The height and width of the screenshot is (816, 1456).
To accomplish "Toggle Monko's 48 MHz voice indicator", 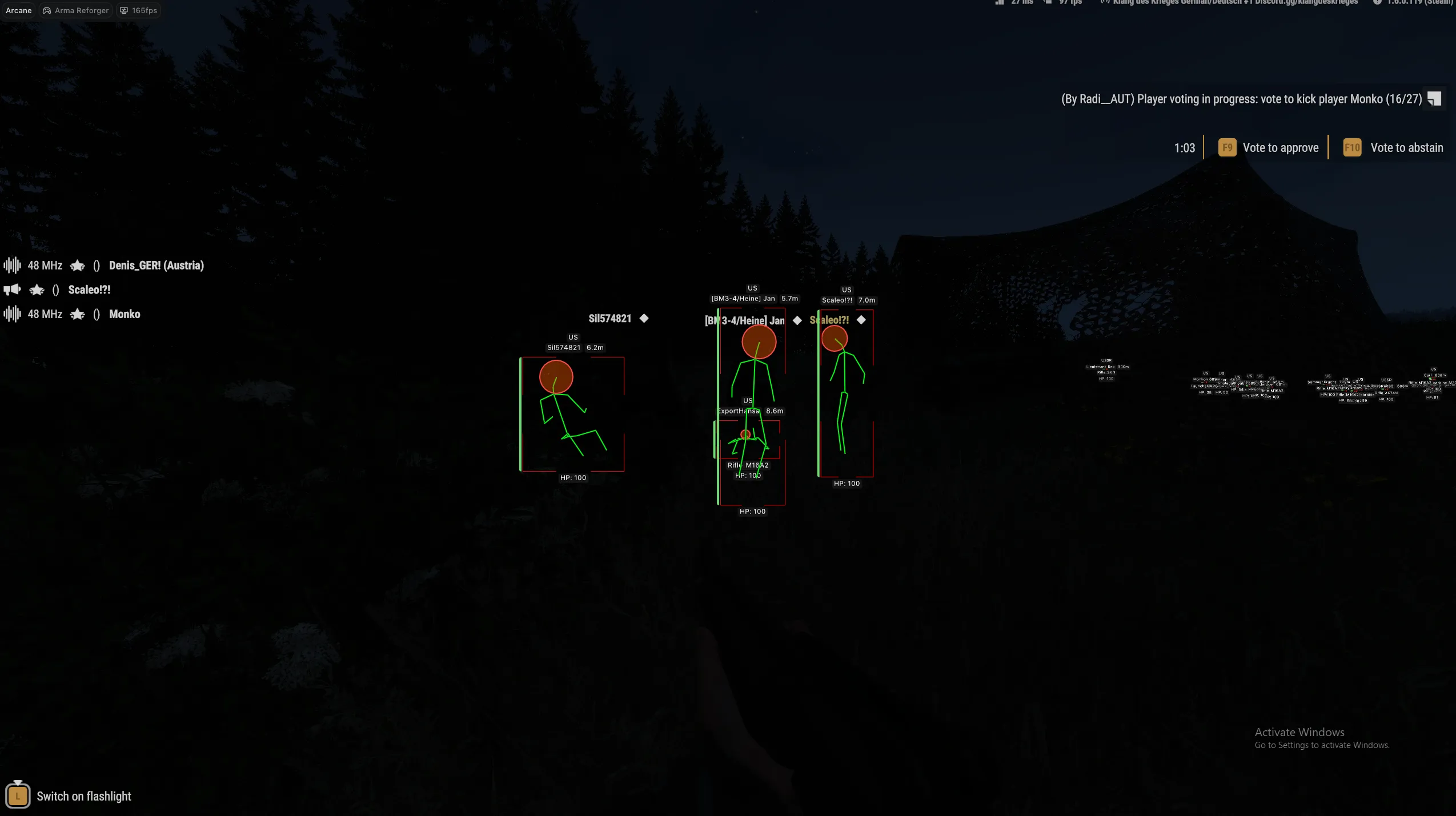I will (13, 314).
